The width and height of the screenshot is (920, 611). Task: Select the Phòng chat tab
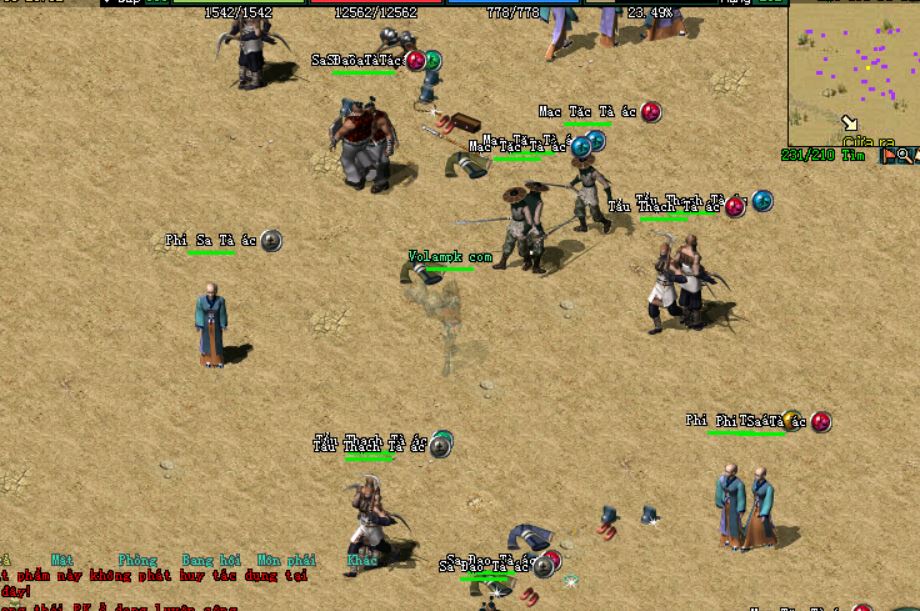tap(137, 561)
